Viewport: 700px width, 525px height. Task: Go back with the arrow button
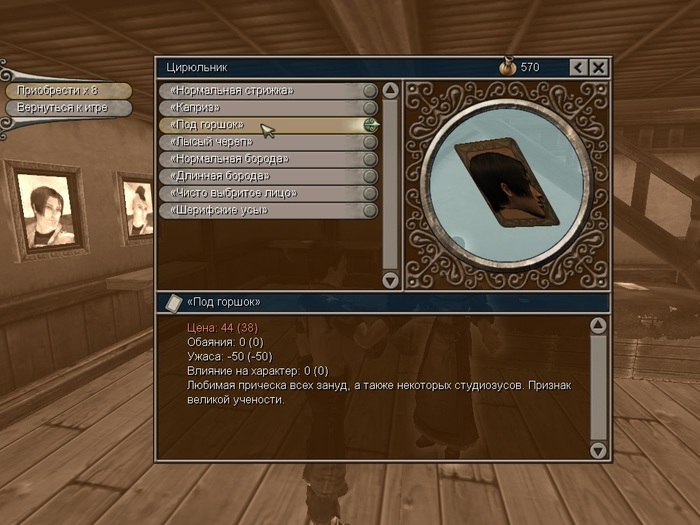[x=578, y=67]
